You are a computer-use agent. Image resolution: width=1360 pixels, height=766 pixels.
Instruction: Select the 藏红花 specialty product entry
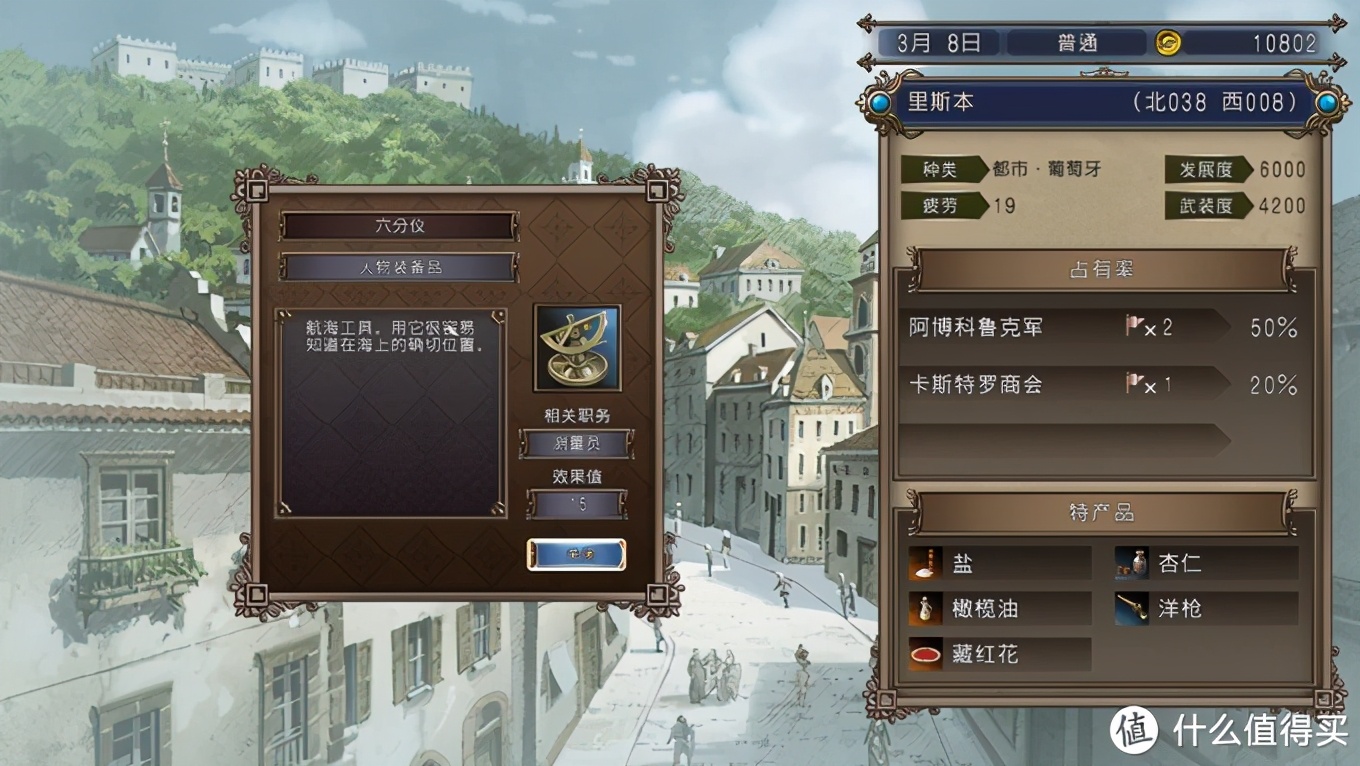click(999, 654)
